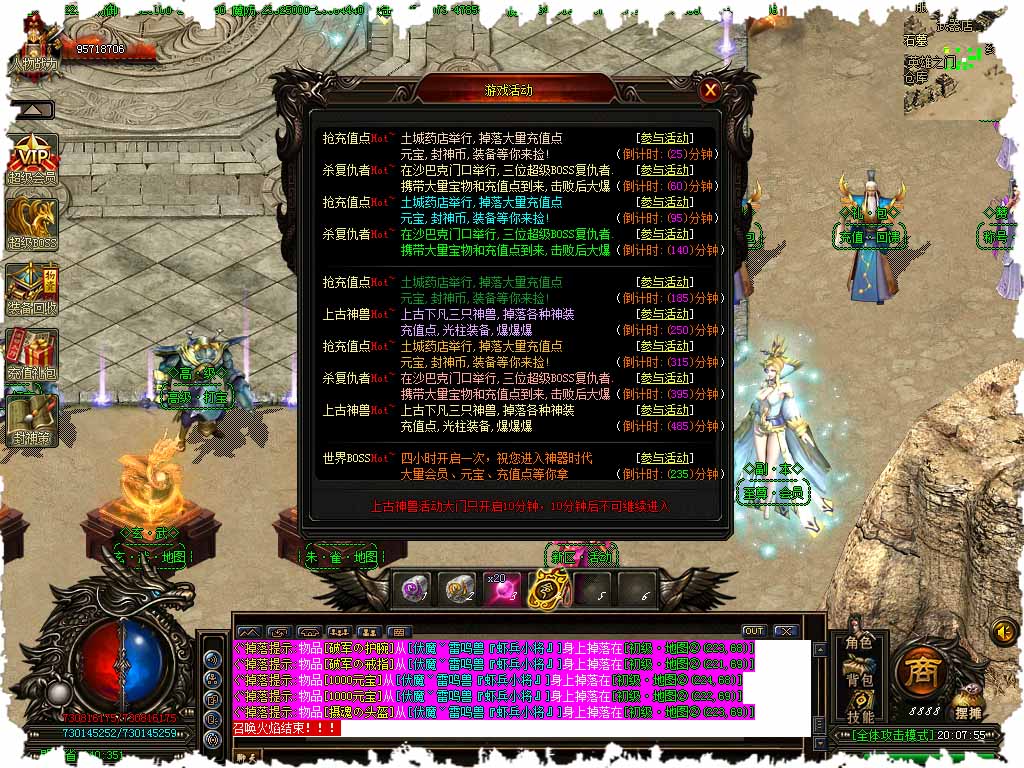Click the OUT button on chat panel

[754, 631]
